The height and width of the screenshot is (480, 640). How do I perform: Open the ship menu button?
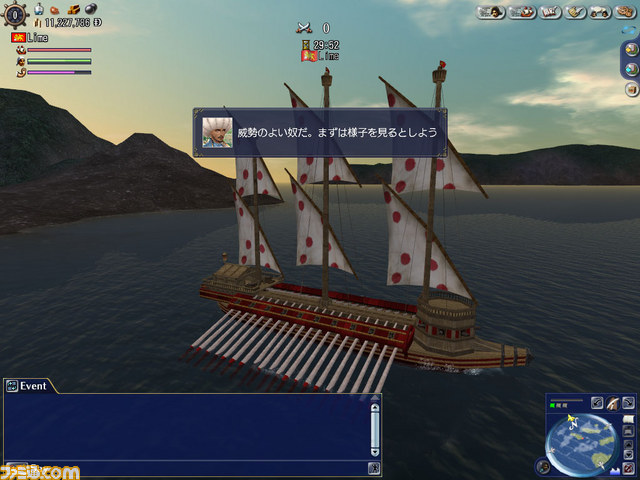click(x=520, y=12)
